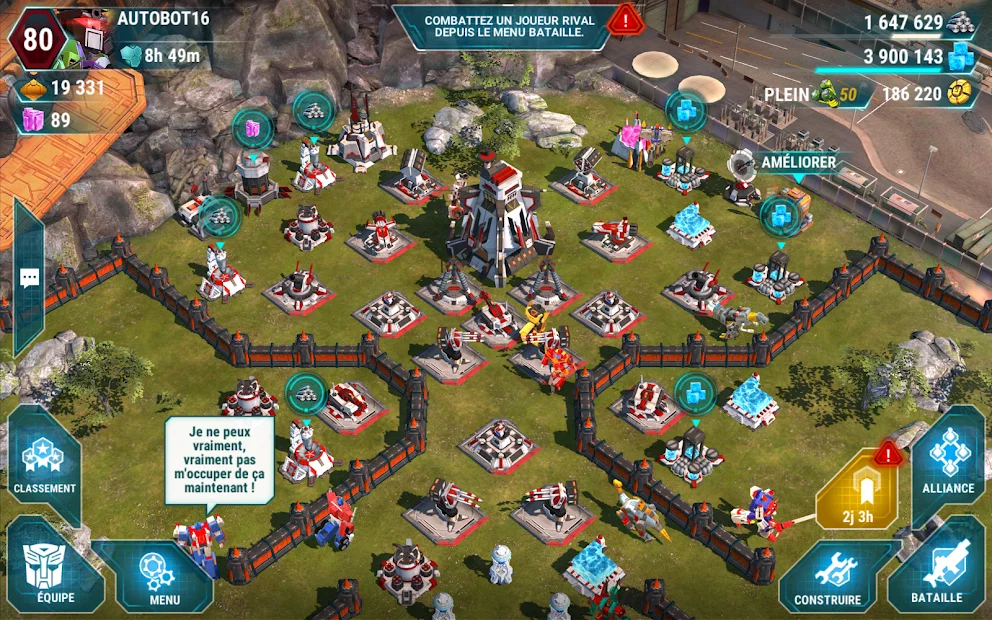Tap Optimus Prime's speech bubble
This screenshot has height=620, width=992.
[219, 460]
